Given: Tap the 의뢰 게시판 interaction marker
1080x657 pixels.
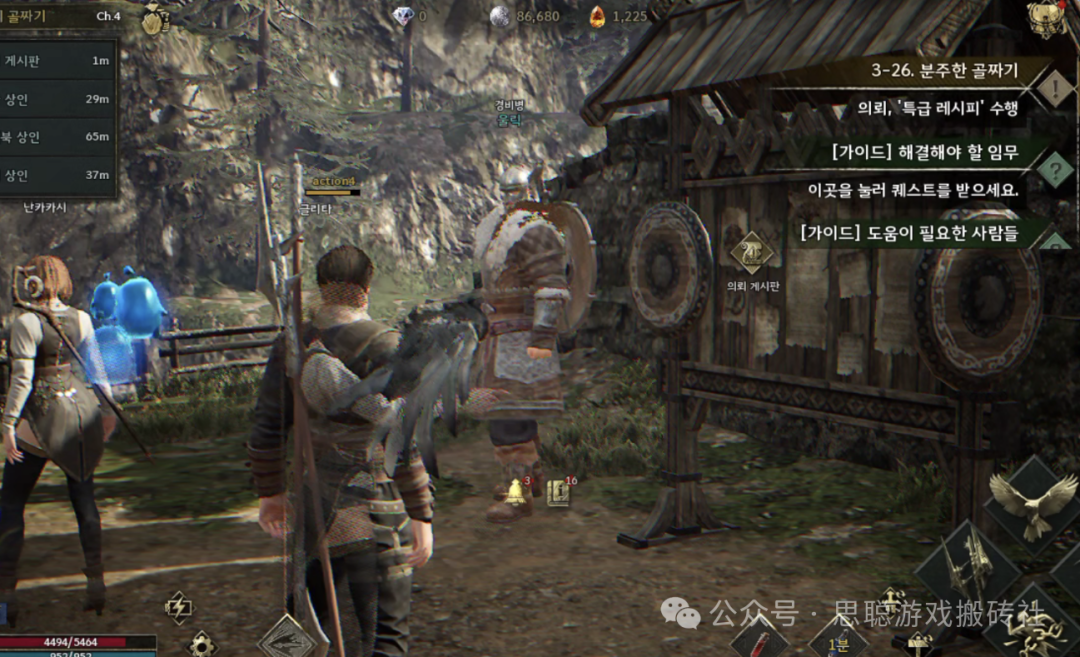Looking at the screenshot, I should pos(752,253).
